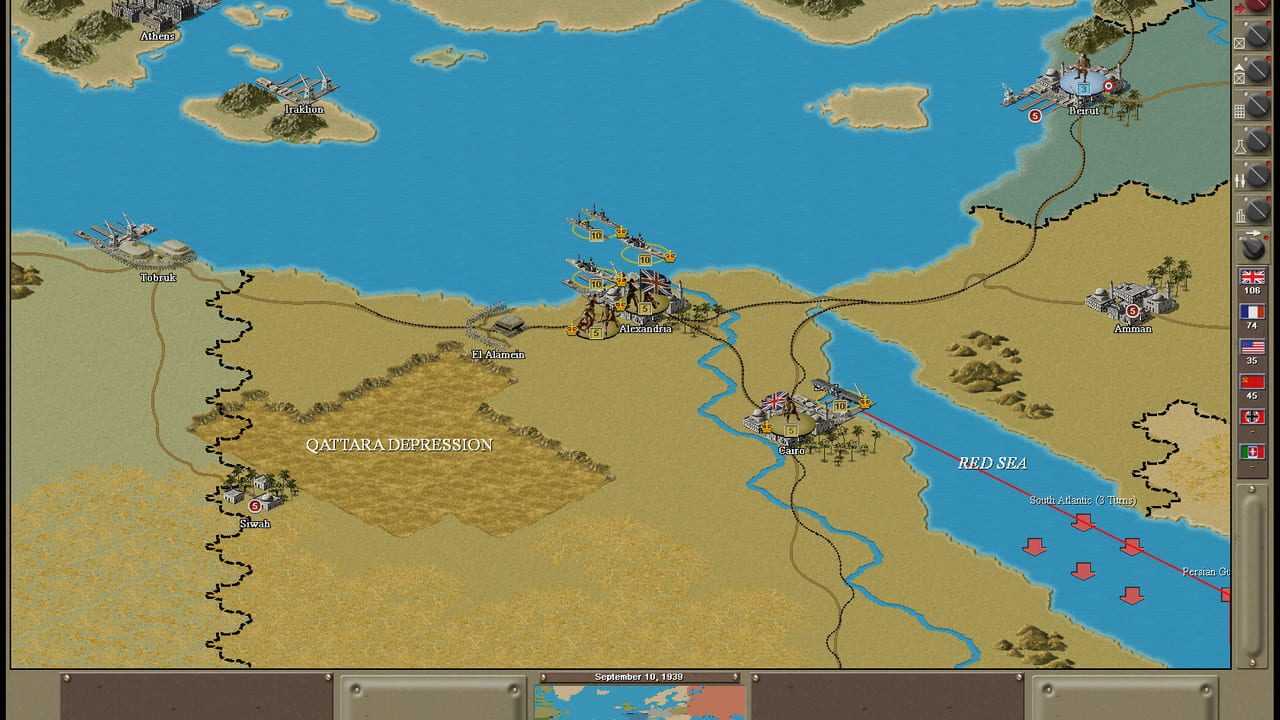The width and height of the screenshot is (1280, 720).
Task: Select the Soviet Union flag
Action: (x=1251, y=382)
